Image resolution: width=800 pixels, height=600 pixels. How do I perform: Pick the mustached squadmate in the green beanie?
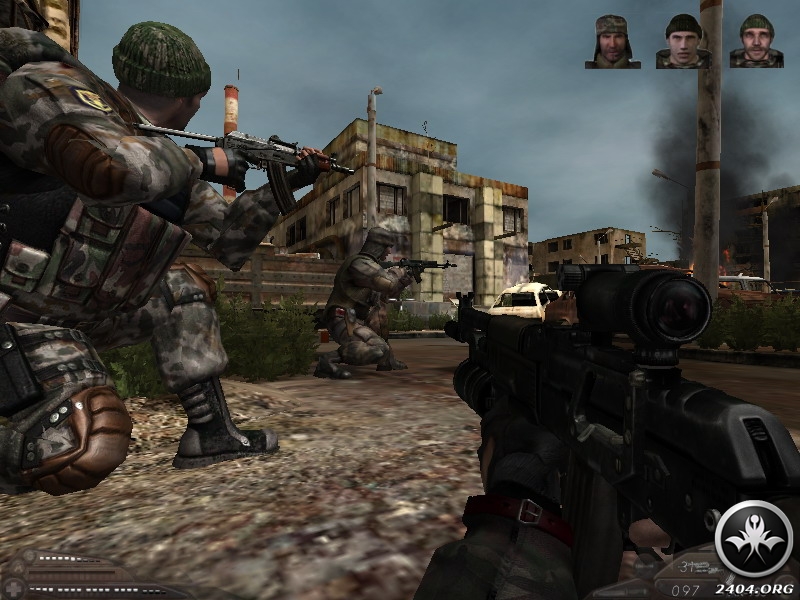(x=756, y=41)
